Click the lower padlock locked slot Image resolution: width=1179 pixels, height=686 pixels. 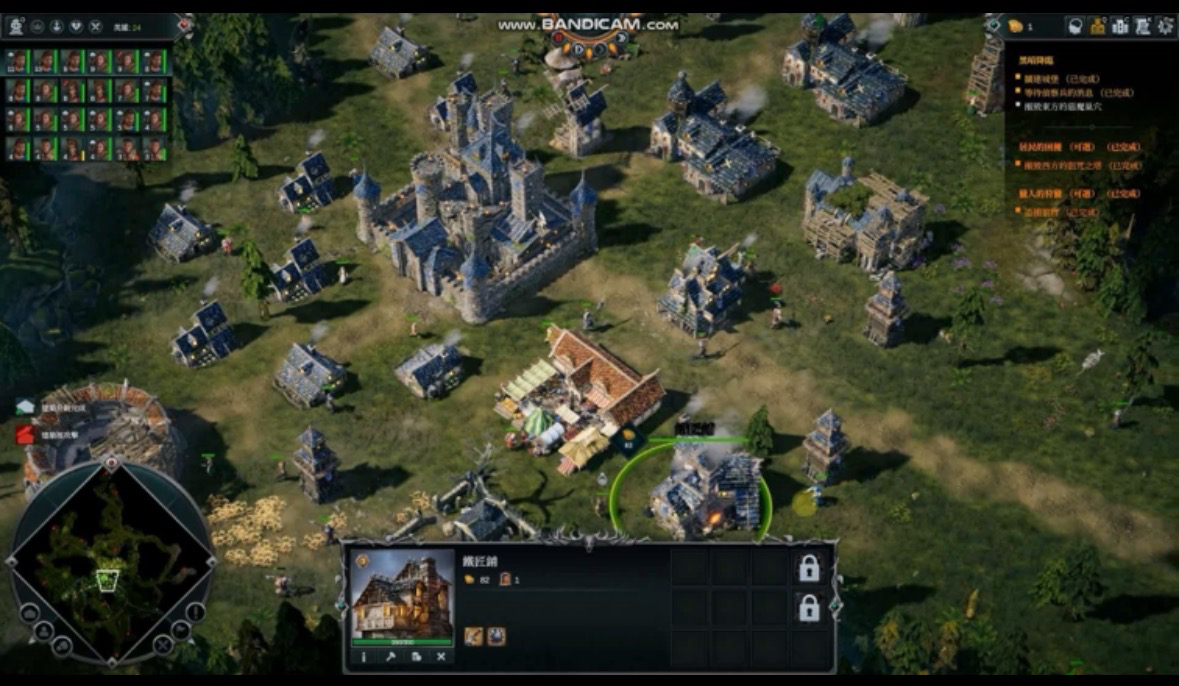pyautogui.click(x=808, y=607)
